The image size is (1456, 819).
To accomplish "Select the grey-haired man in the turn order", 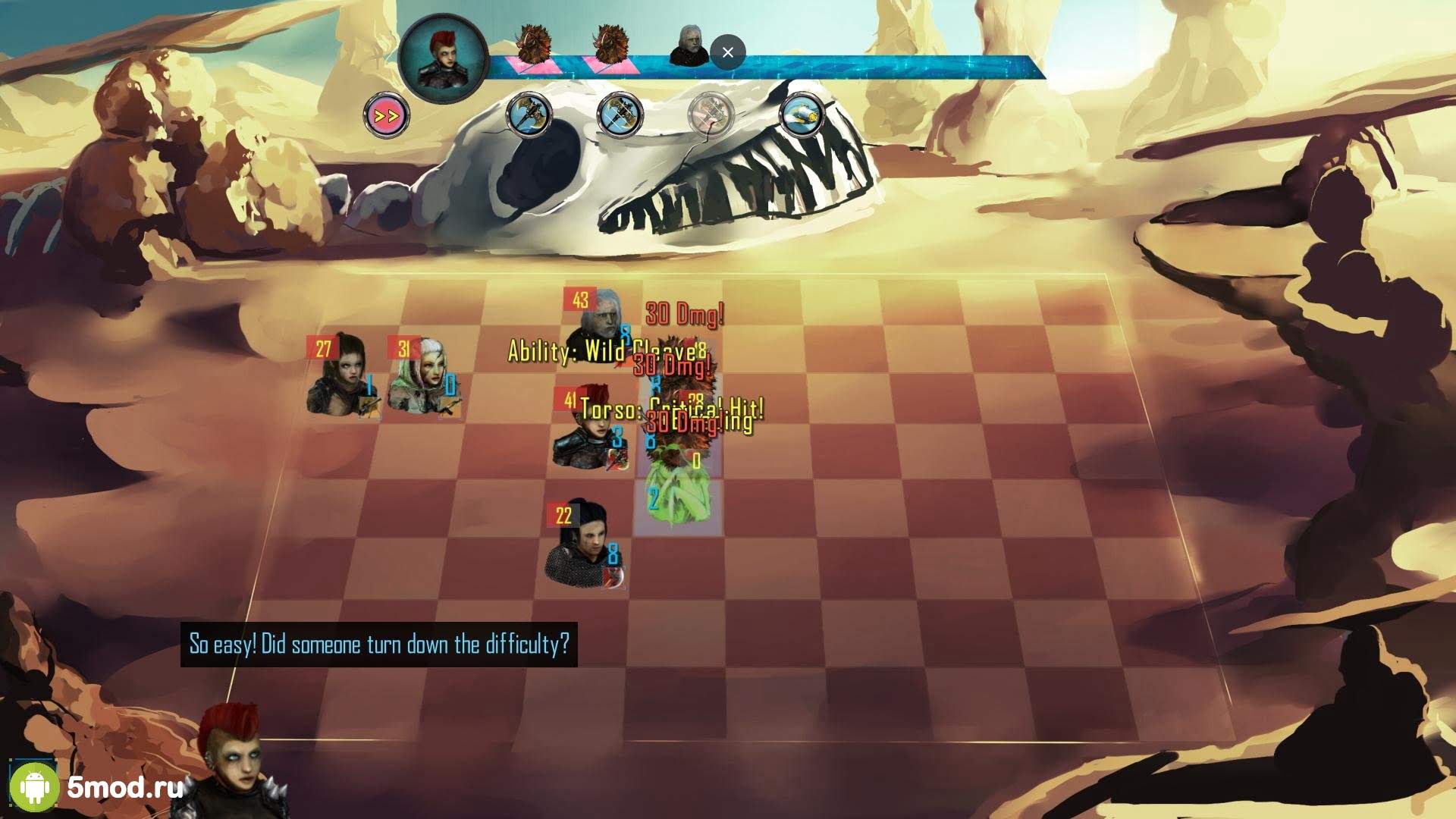I will 689,47.
